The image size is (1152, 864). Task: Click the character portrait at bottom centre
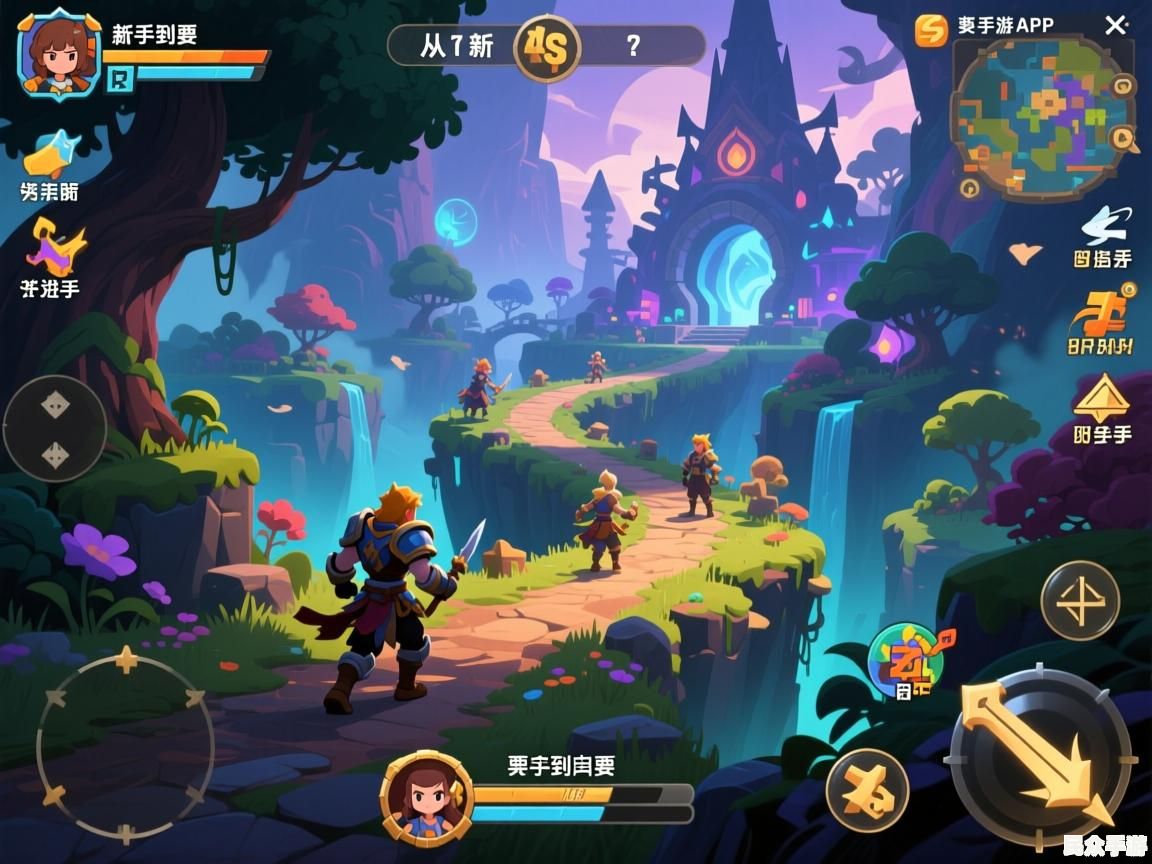tap(425, 796)
